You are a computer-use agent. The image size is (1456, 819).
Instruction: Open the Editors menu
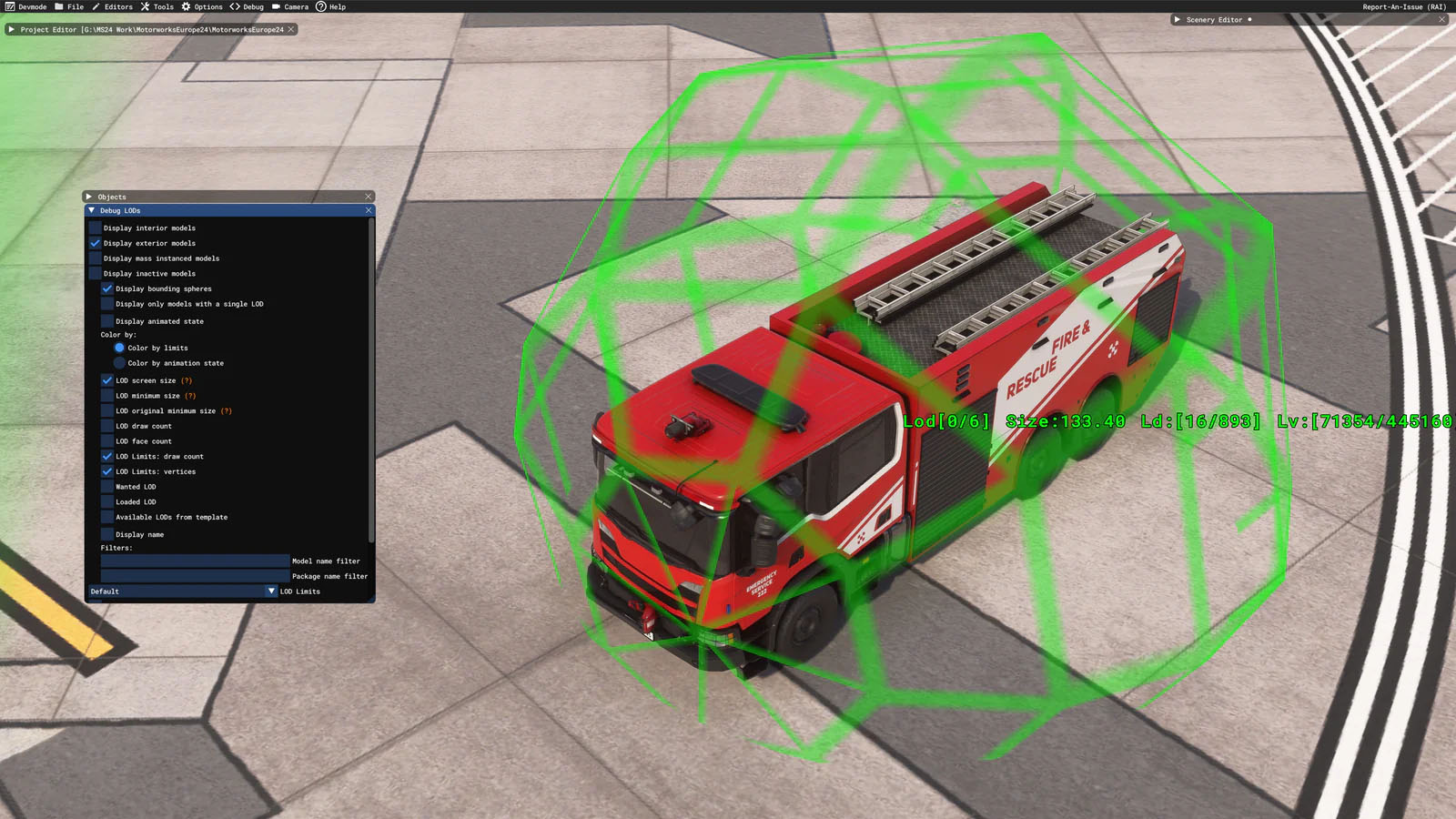pos(112,6)
